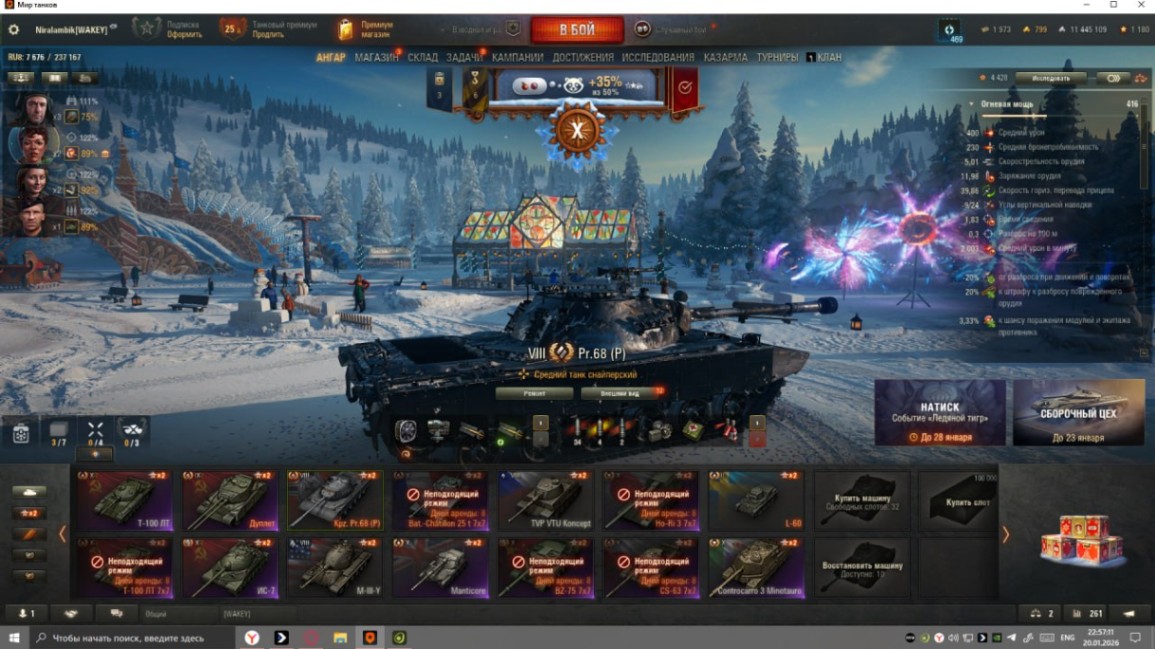
Task: Select the TVP VTU Koncept tank
Action: pyautogui.click(x=544, y=500)
